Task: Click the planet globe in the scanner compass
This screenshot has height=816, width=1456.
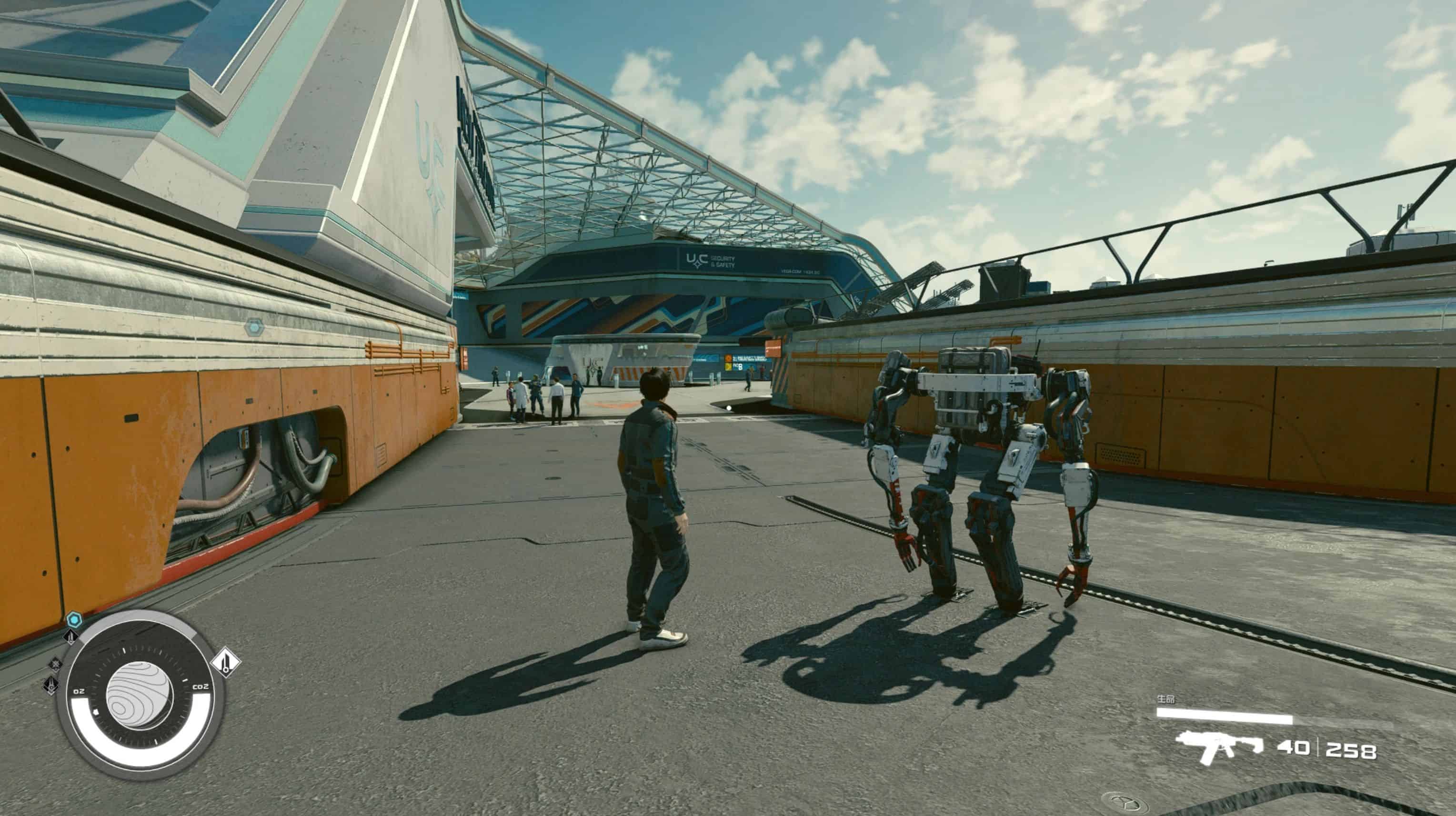Action: 139,695
